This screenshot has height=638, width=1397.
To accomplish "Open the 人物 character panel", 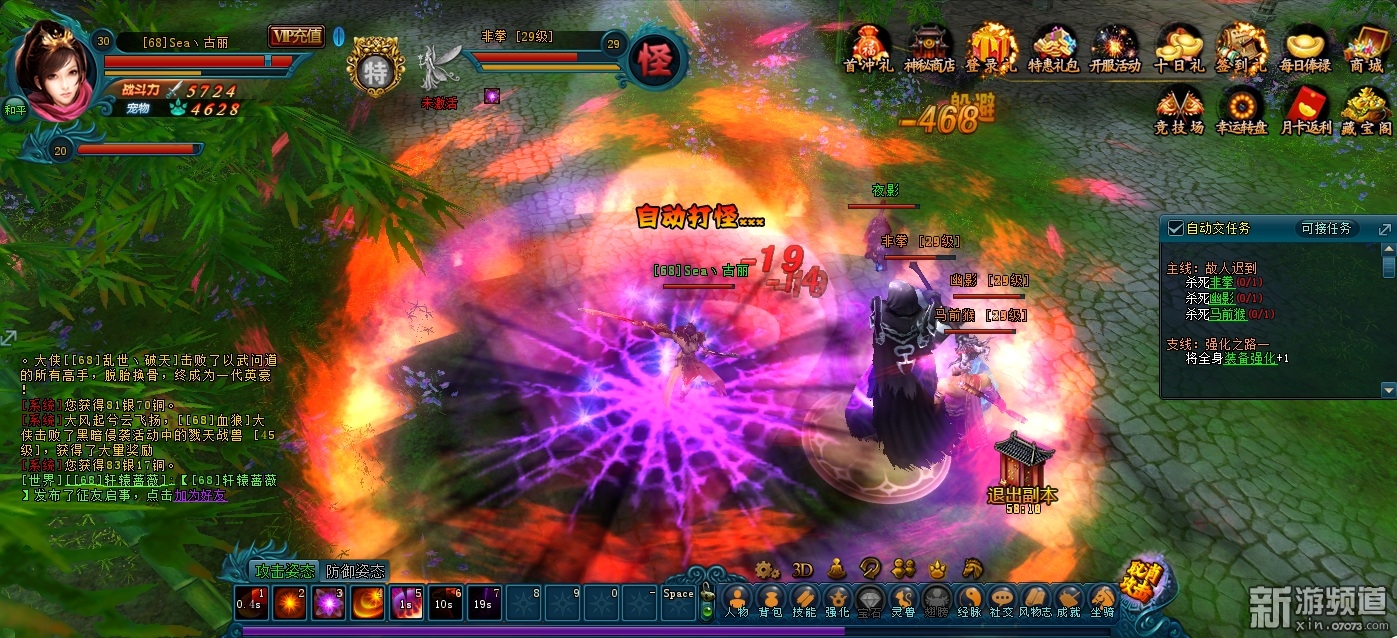I will coord(737,602).
